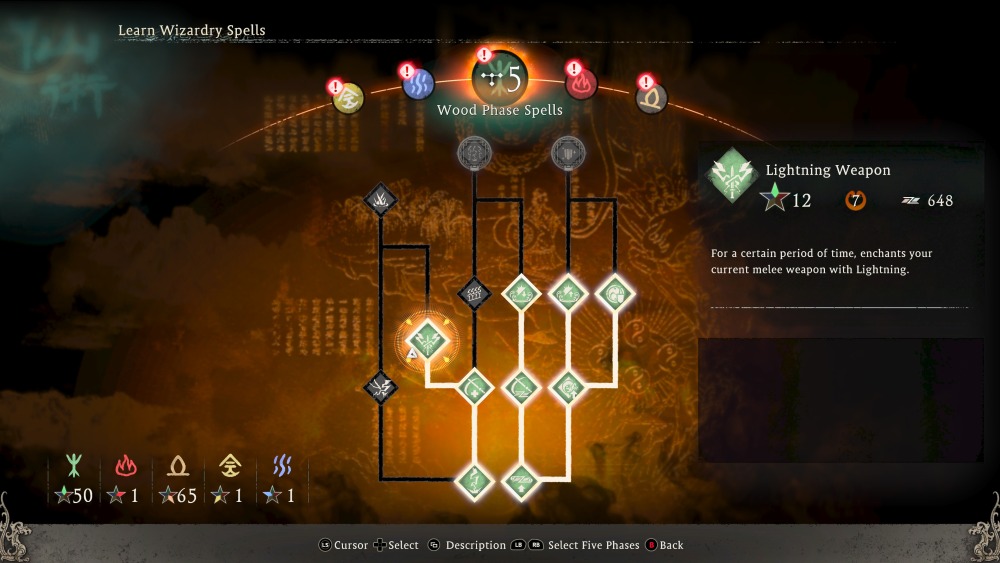This screenshot has height=563, width=1000.
Task: Select the Wood Phase Spells tab
Action: coord(500,80)
